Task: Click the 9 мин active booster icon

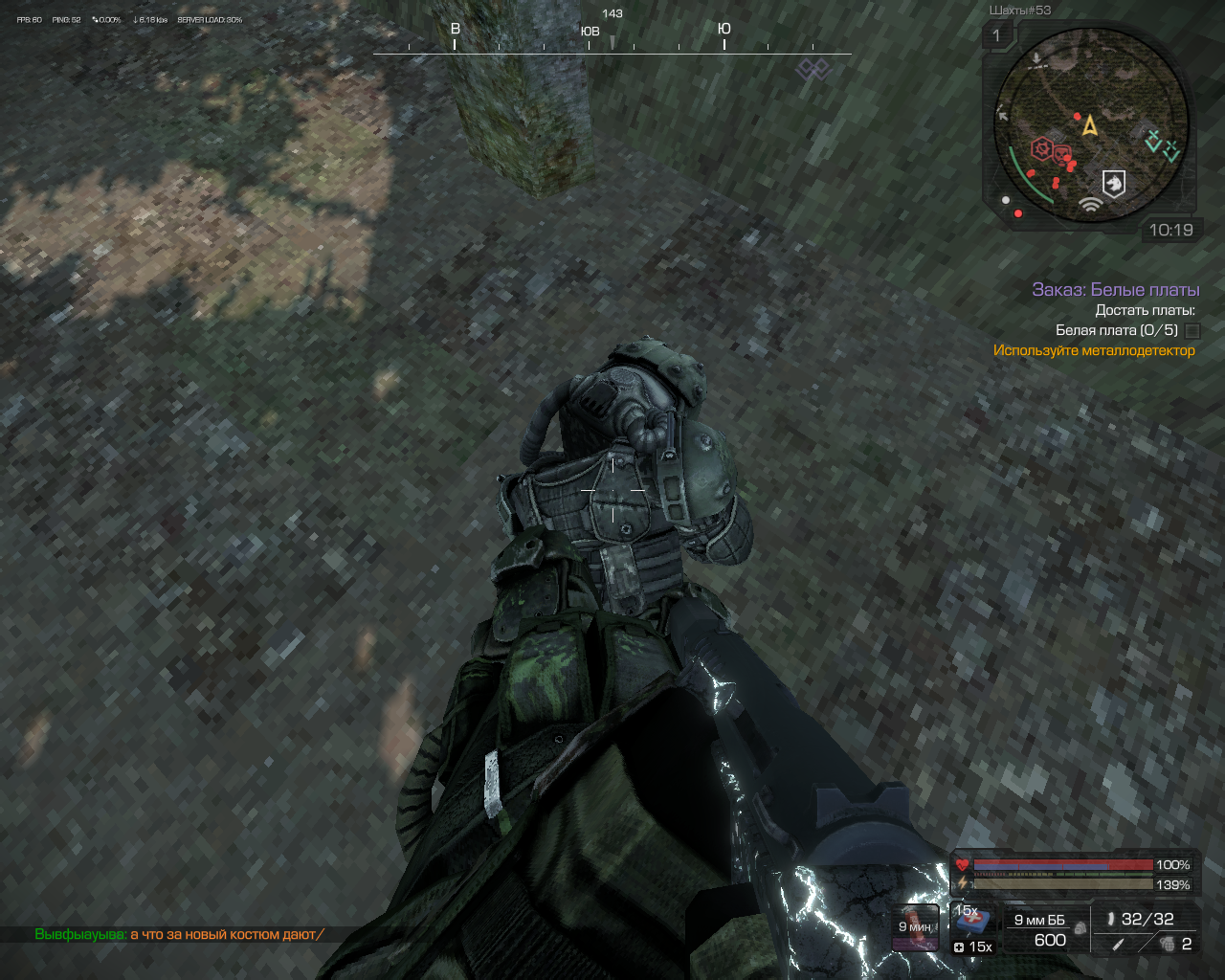Action: pyautogui.click(x=916, y=926)
